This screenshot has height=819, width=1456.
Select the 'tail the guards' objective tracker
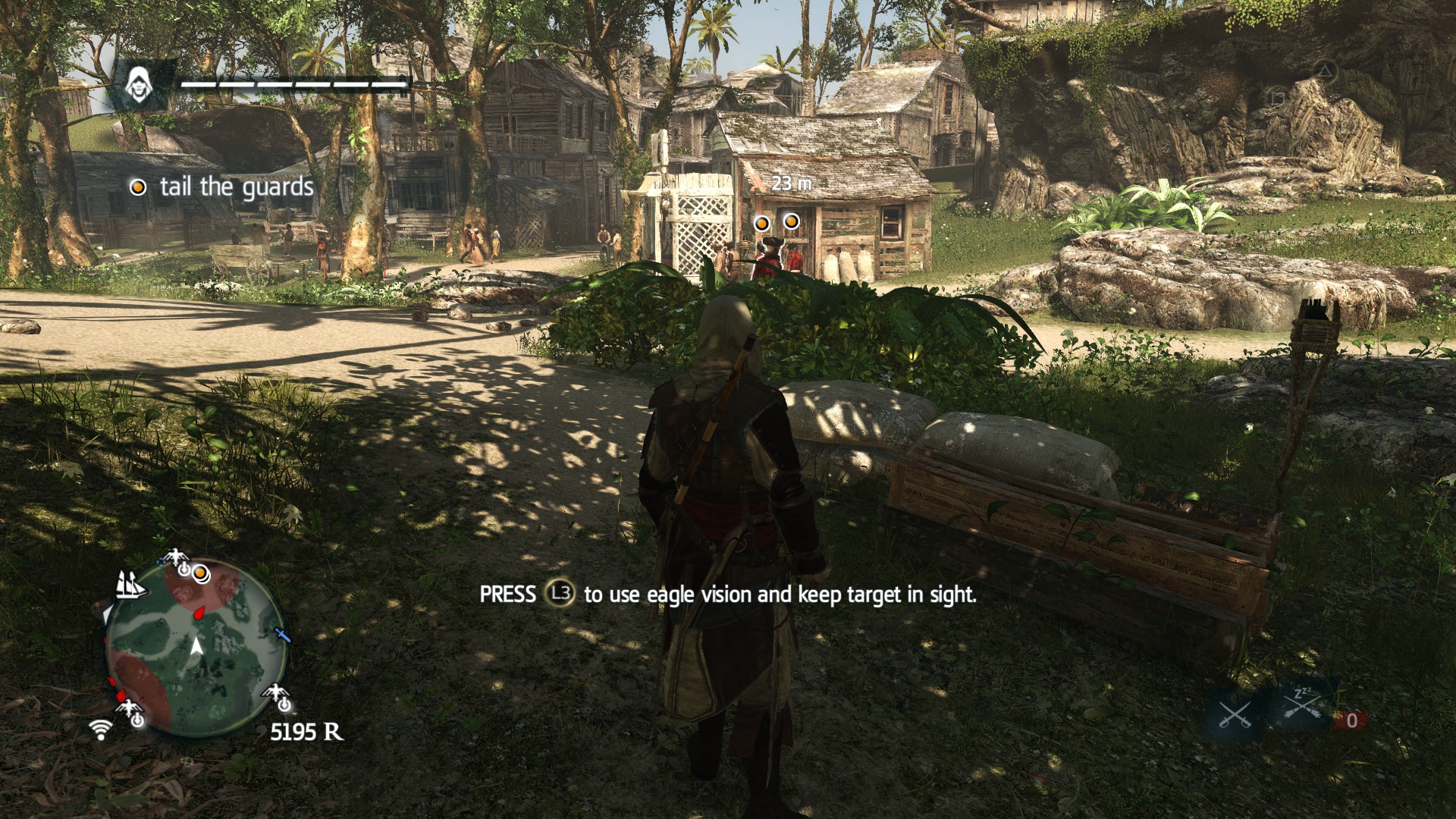pos(223,187)
